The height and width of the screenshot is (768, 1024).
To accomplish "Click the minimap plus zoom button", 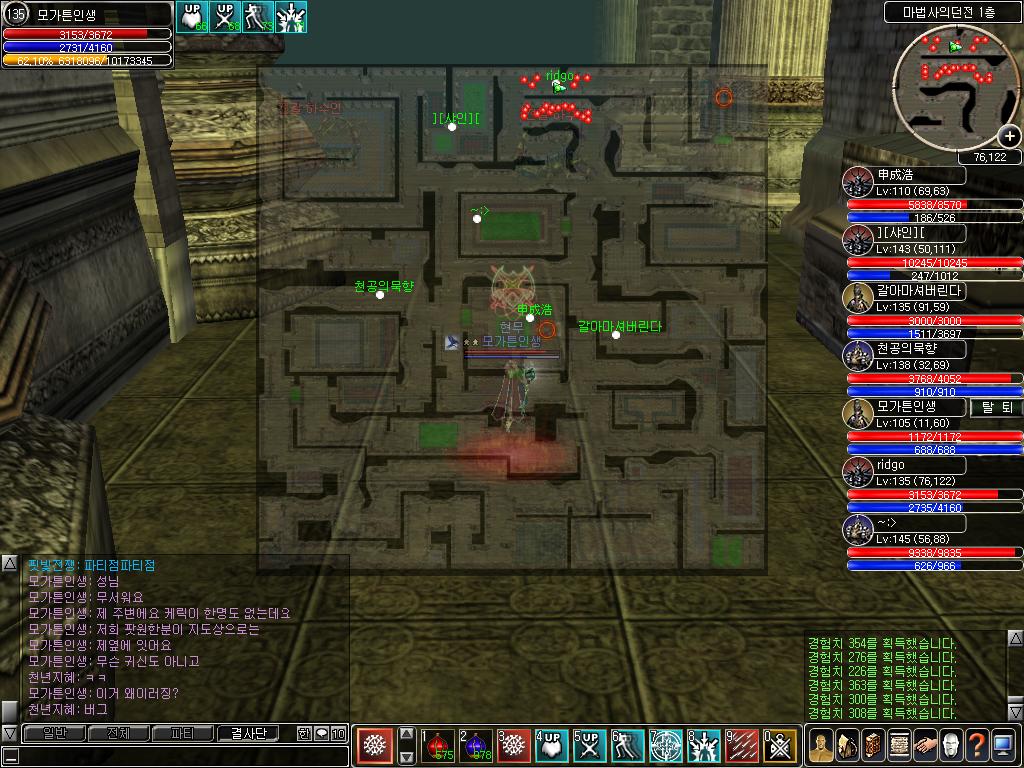I will [1008, 137].
